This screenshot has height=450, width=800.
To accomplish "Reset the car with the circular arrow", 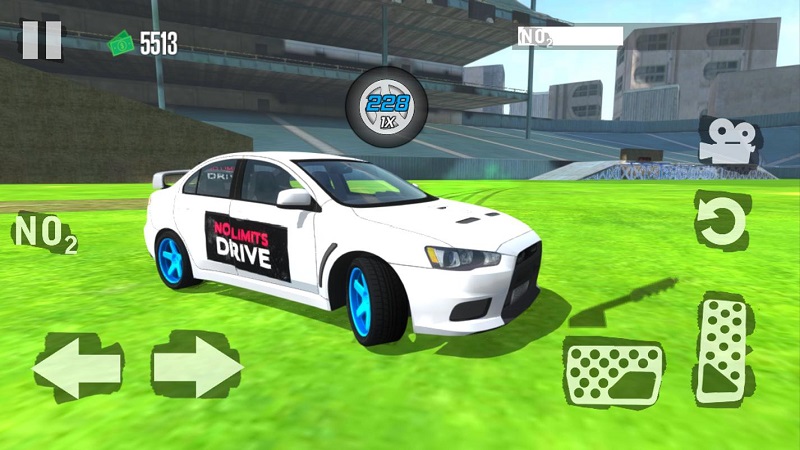I will point(721,221).
